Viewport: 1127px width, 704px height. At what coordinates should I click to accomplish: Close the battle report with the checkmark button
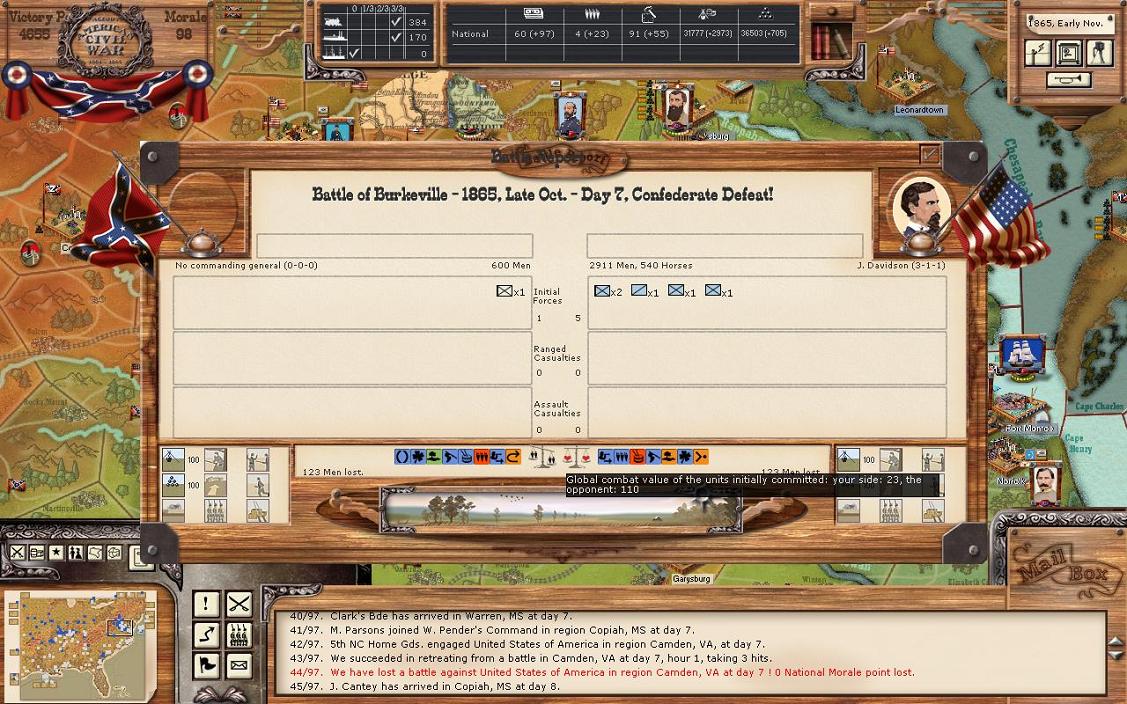pos(930,154)
